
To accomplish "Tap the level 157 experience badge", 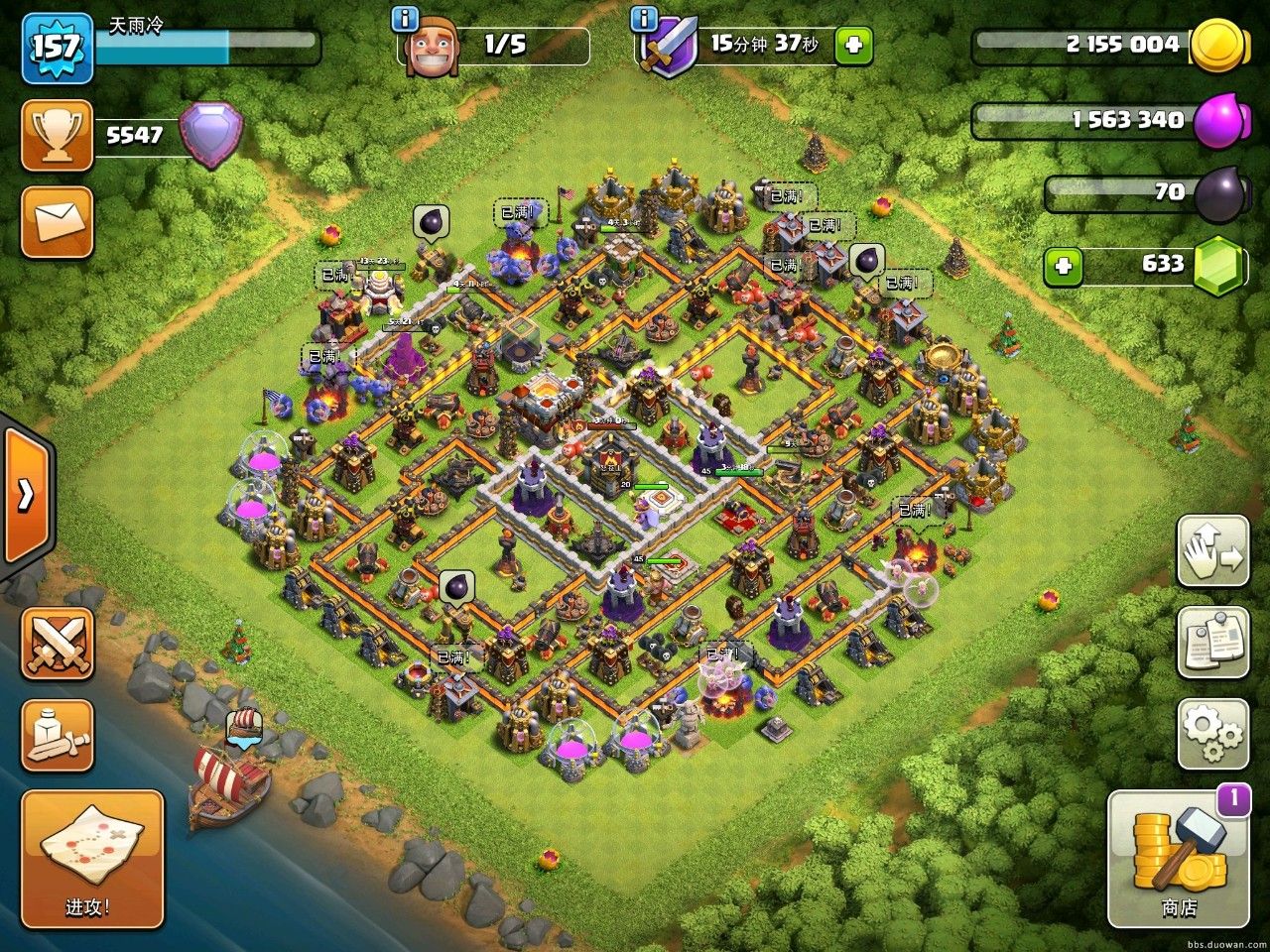I will pos(58,48).
